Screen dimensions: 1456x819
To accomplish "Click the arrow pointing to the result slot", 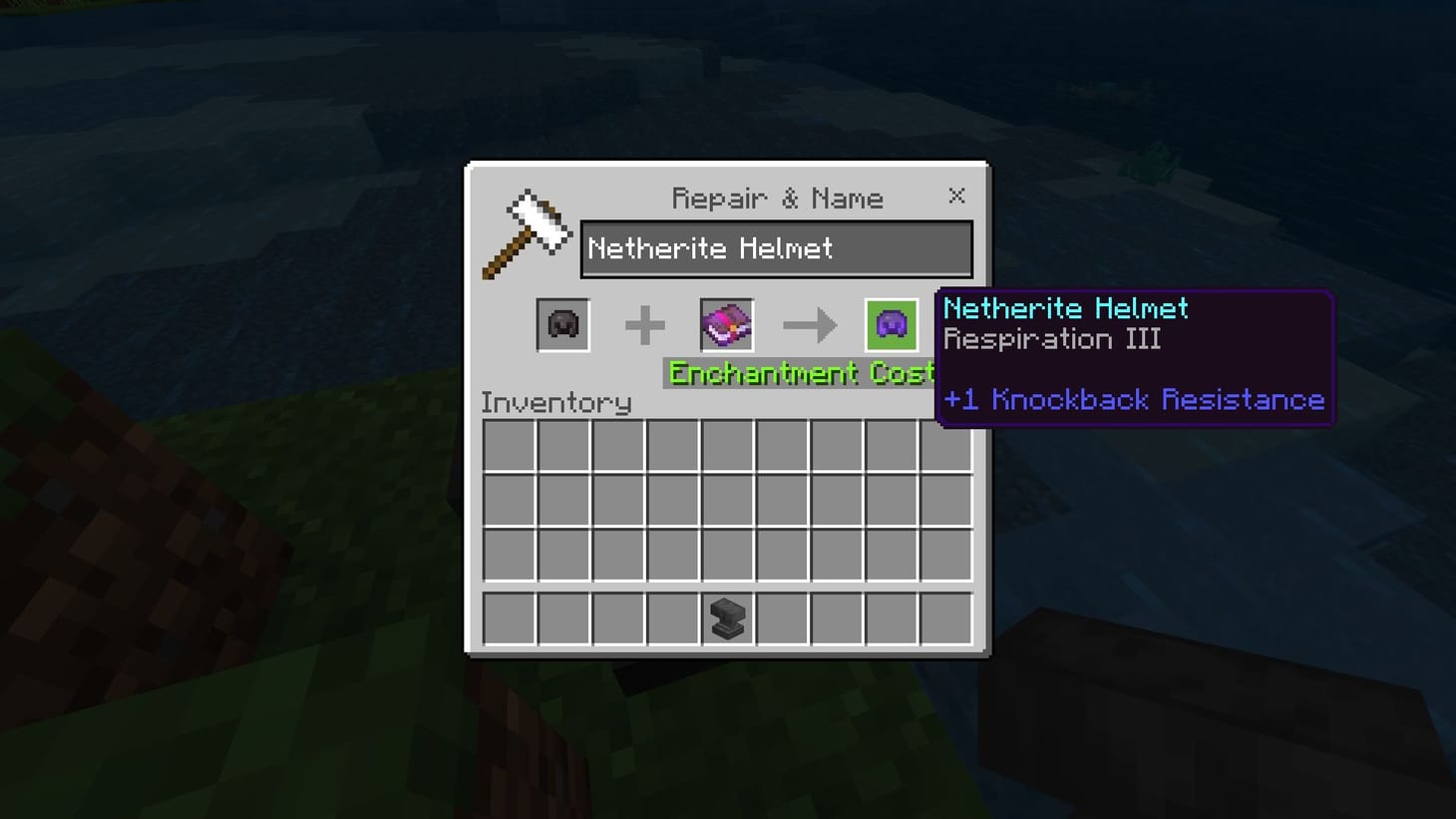I will (810, 324).
